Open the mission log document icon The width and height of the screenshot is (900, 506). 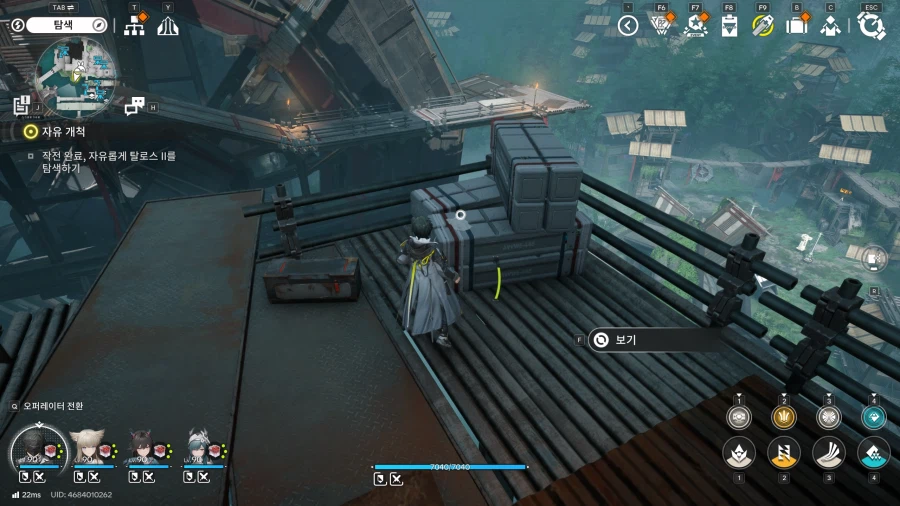coord(22,105)
